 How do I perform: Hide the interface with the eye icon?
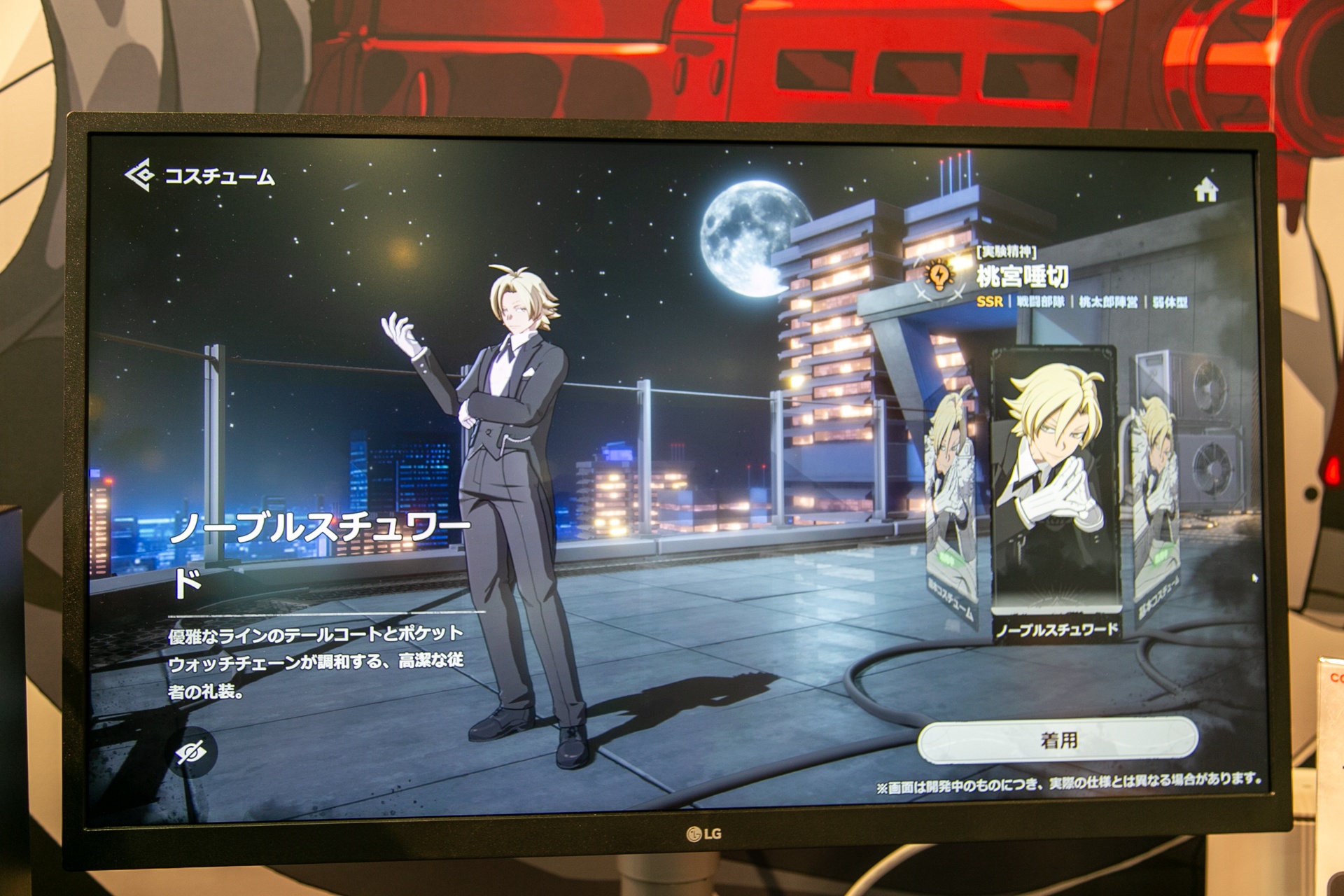pyautogui.click(x=191, y=752)
